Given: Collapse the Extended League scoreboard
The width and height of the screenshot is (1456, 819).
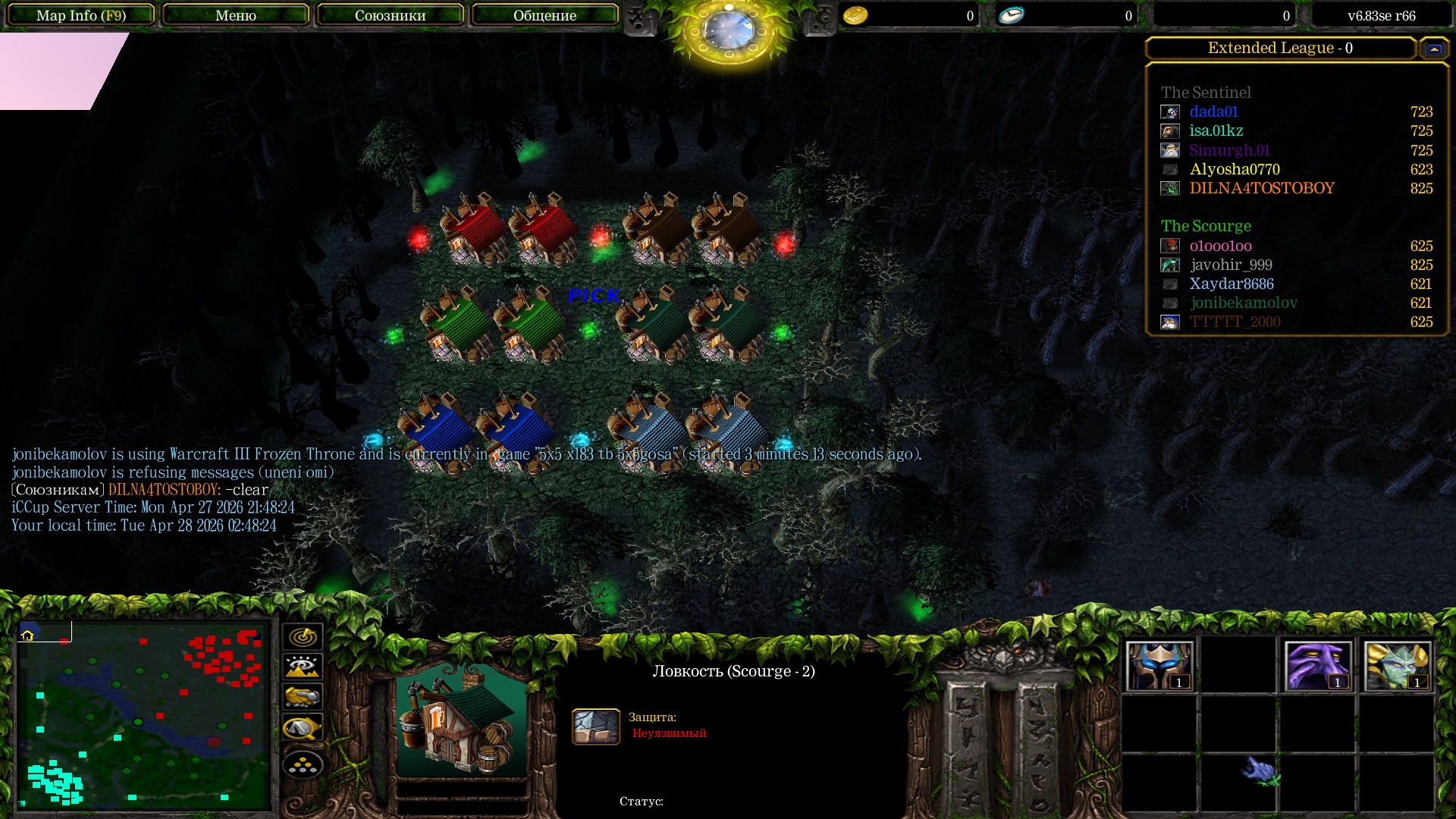Looking at the screenshot, I should coord(1433,49).
